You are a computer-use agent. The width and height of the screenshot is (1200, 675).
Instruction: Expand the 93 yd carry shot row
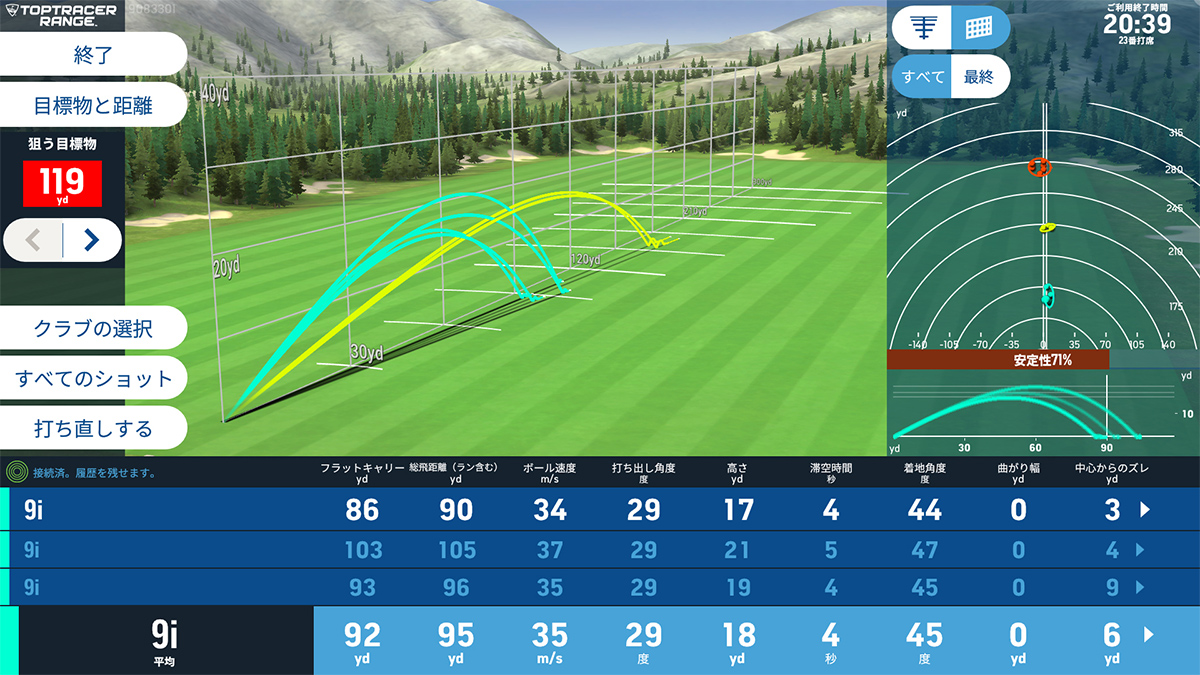coord(1139,588)
